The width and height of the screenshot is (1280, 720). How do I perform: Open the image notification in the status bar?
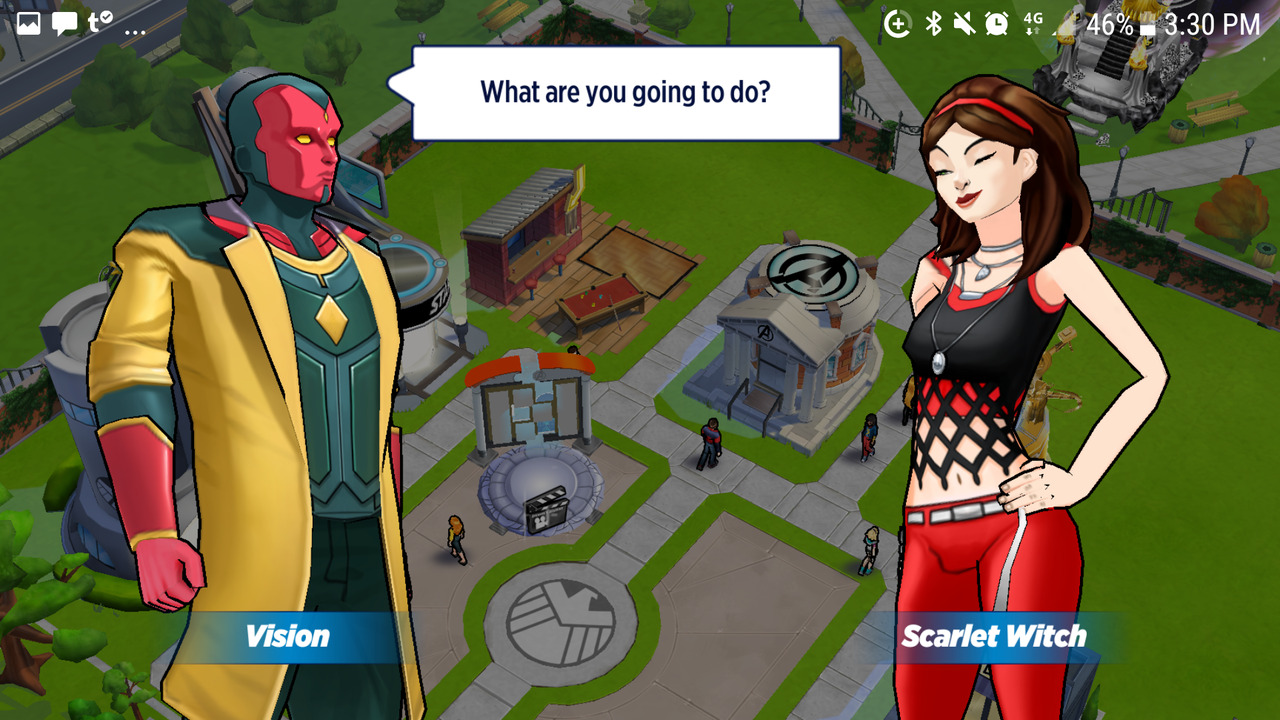pyautogui.click(x=28, y=24)
